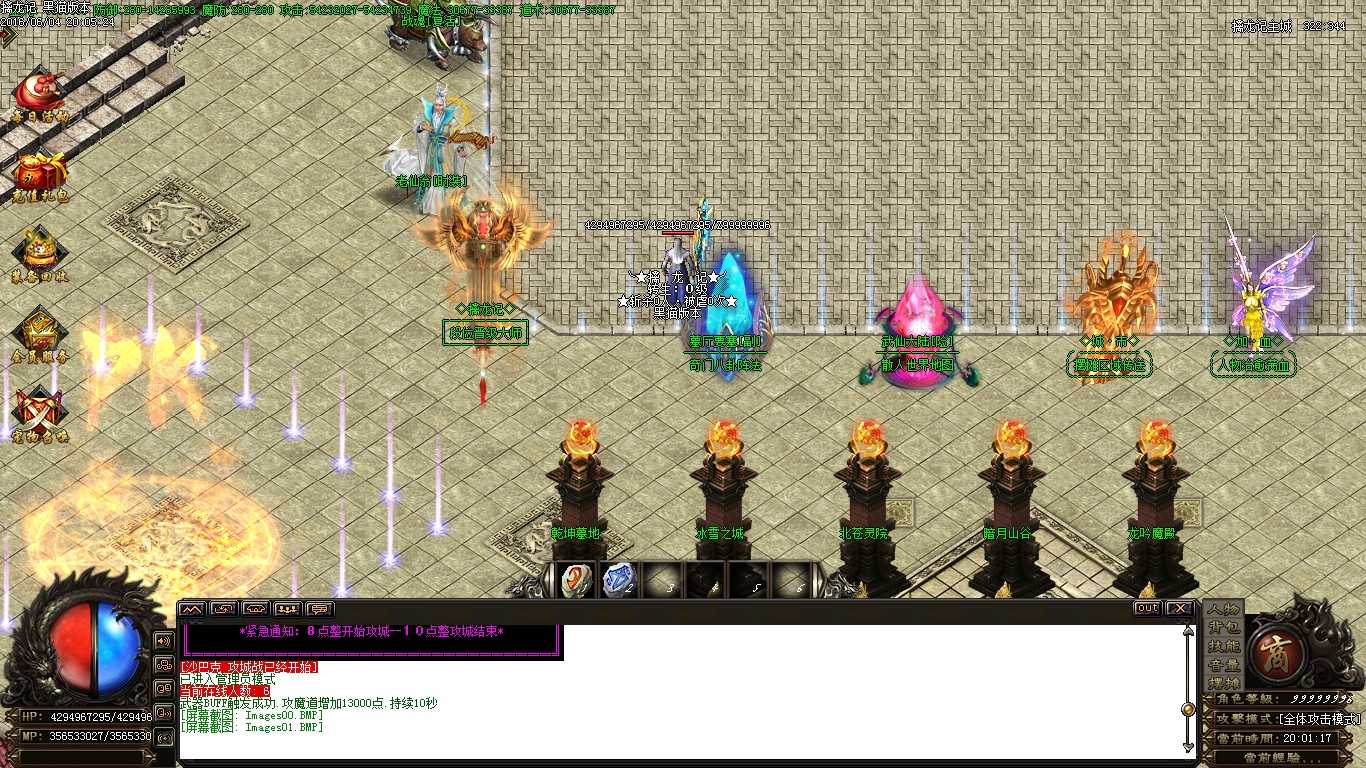Select the potion in quick slot 1
1366x768 pixels.
pyautogui.click(x=575, y=580)
